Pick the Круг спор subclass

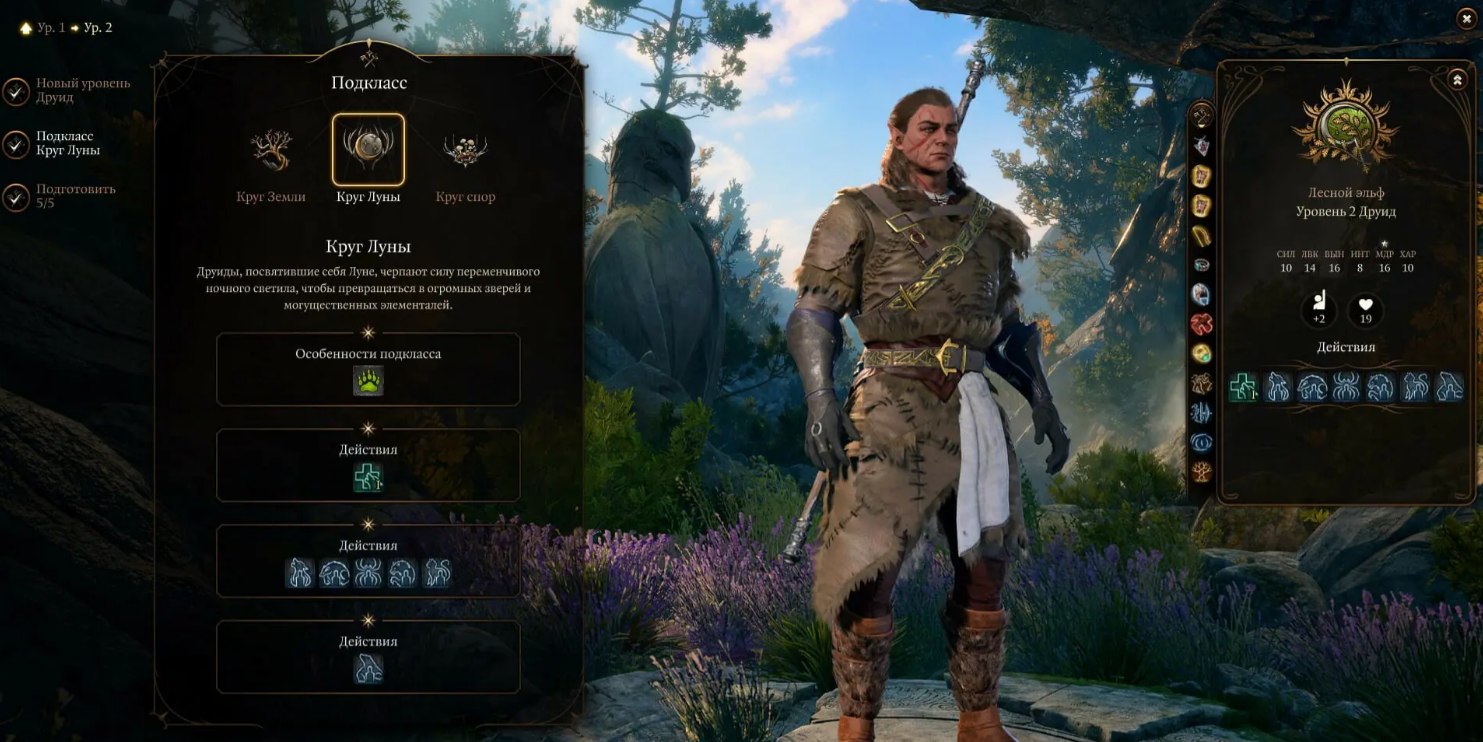pos(465,150)
